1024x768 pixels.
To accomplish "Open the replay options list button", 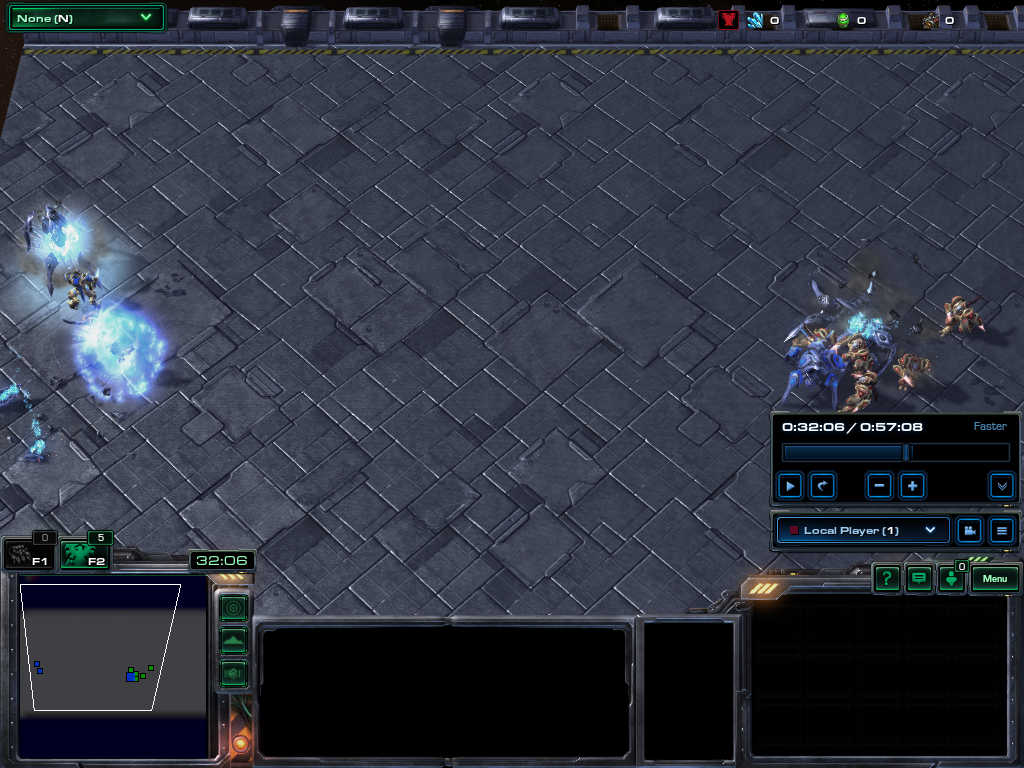I will (x=1001, y=530).
